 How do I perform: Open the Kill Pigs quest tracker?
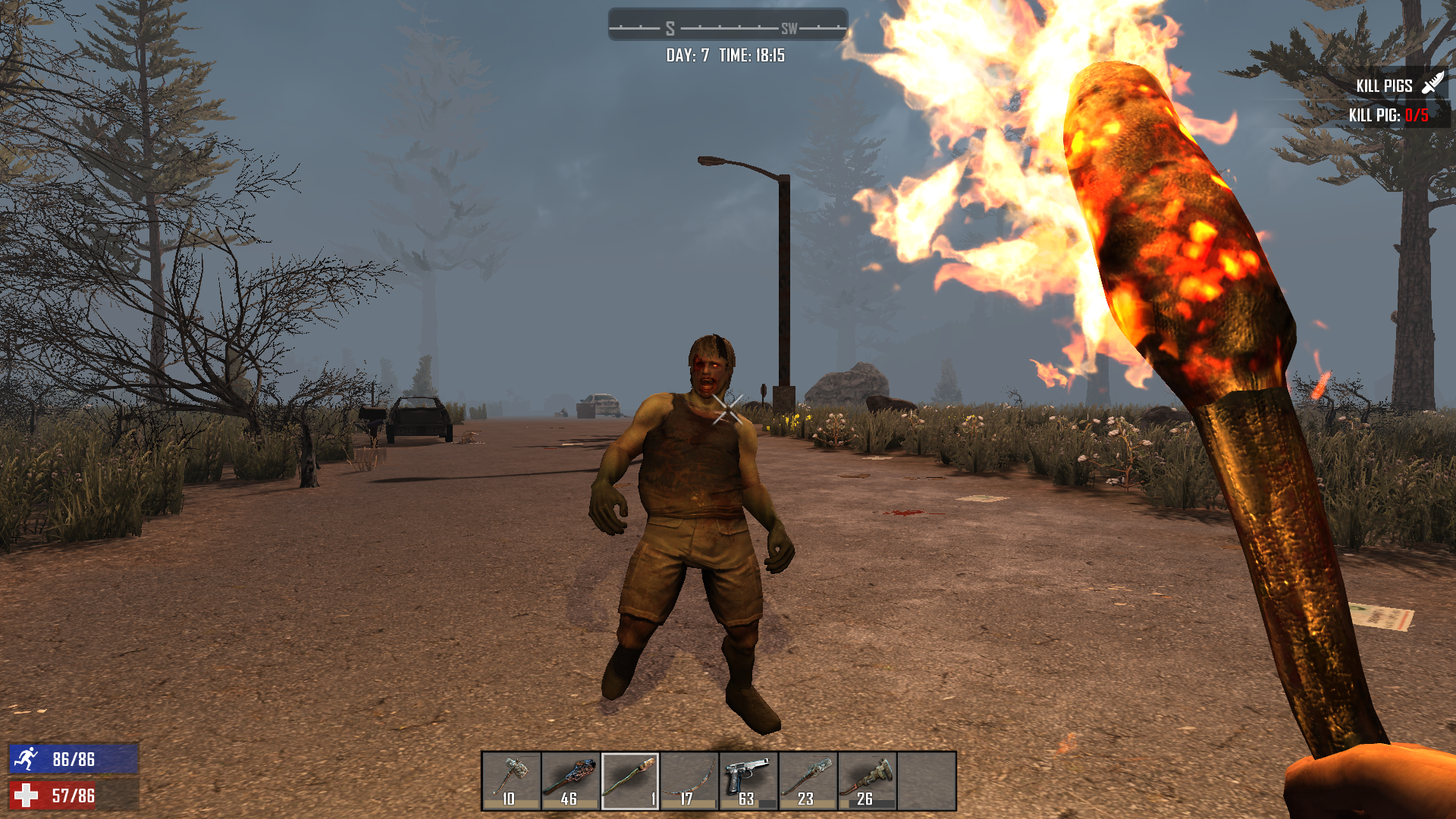click(x=1385, y=86)
